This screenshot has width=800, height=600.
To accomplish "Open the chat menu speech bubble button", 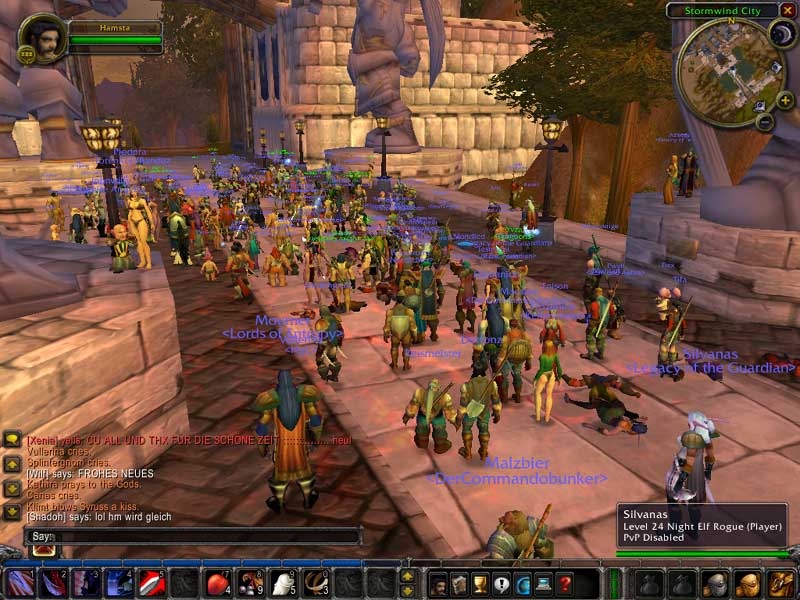I will [x=12, y=439].
